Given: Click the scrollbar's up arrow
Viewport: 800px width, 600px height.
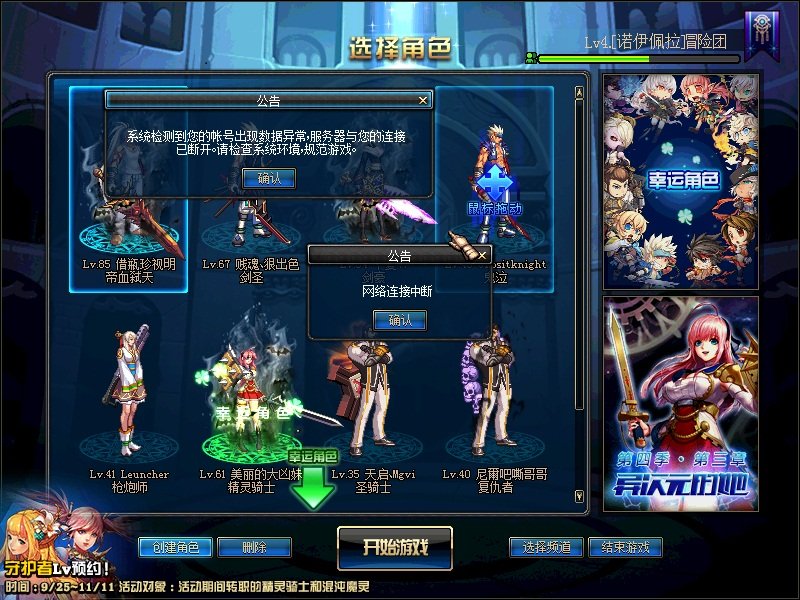Looking at the screenshot, I should [x=579, y=93].
